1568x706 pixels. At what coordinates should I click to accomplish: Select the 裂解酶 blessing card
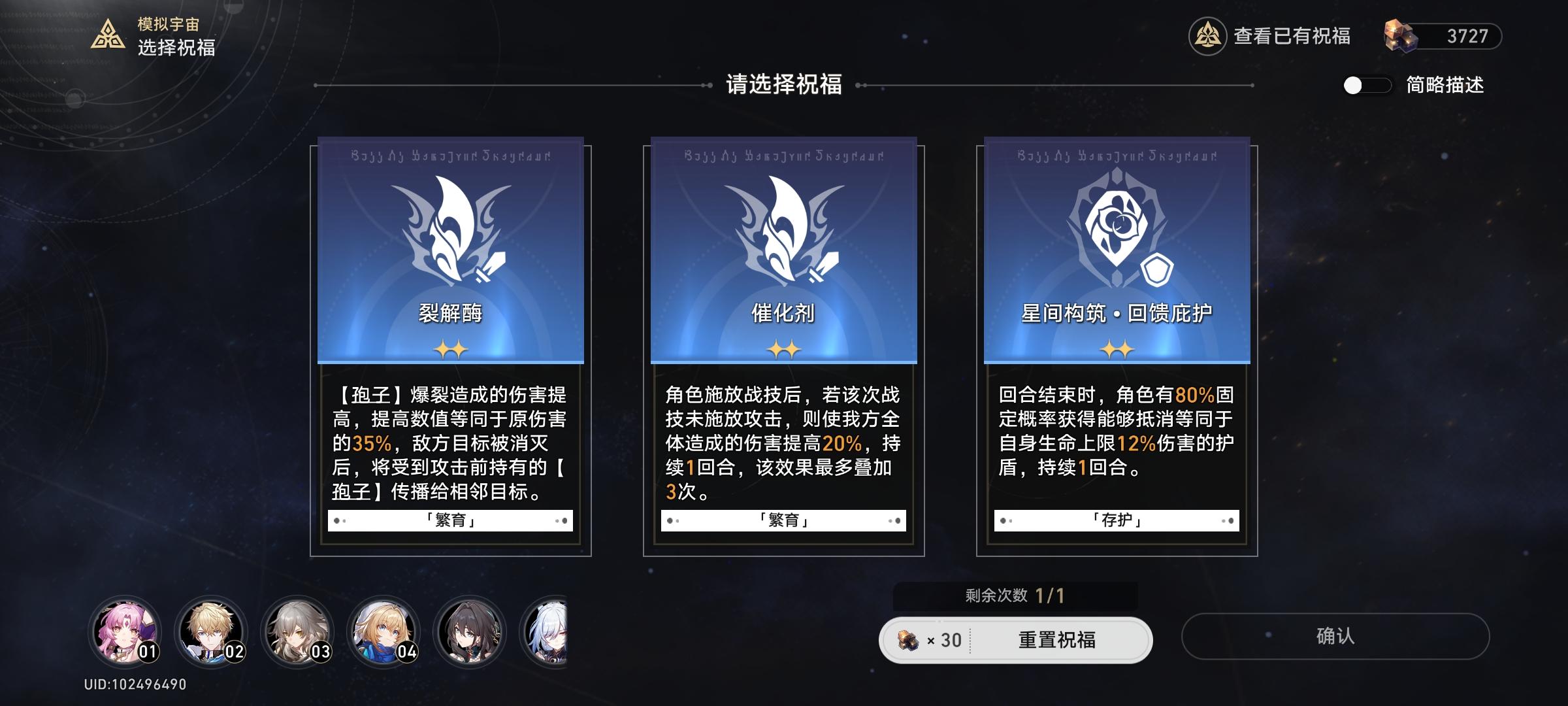point(451,346)
